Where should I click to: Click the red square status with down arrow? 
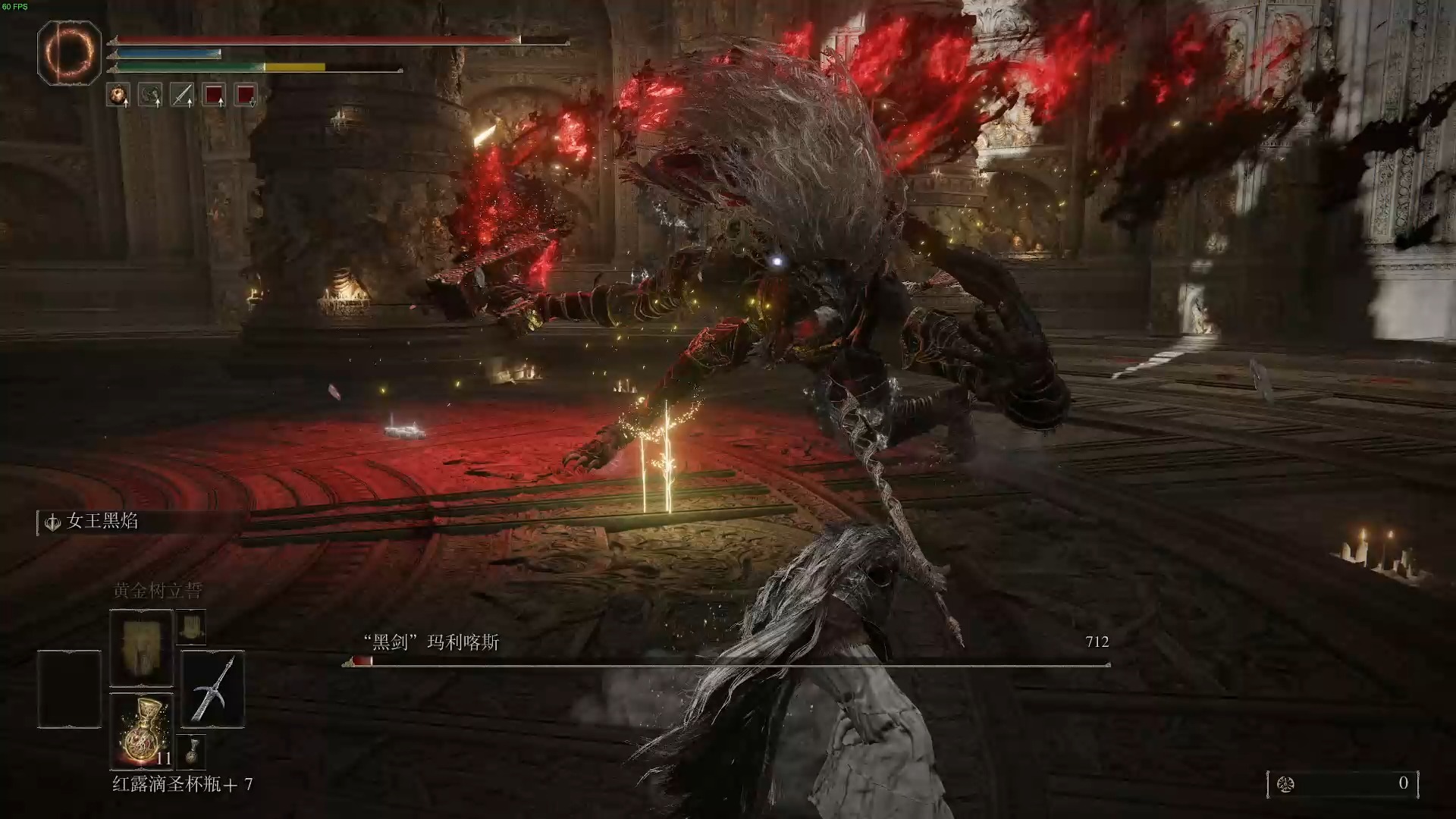[246, 95]
